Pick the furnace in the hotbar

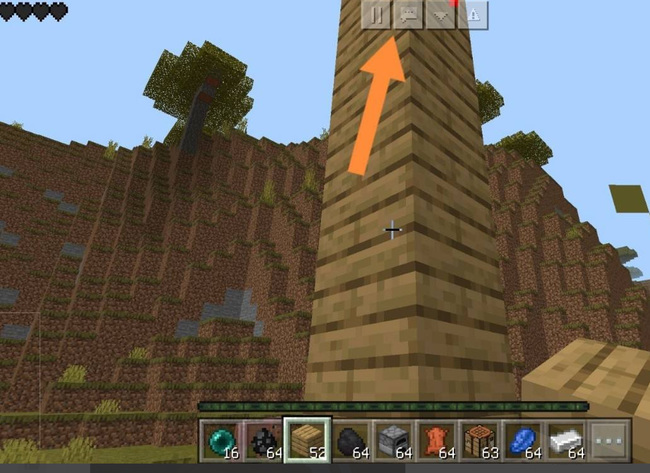coord(391,439)
